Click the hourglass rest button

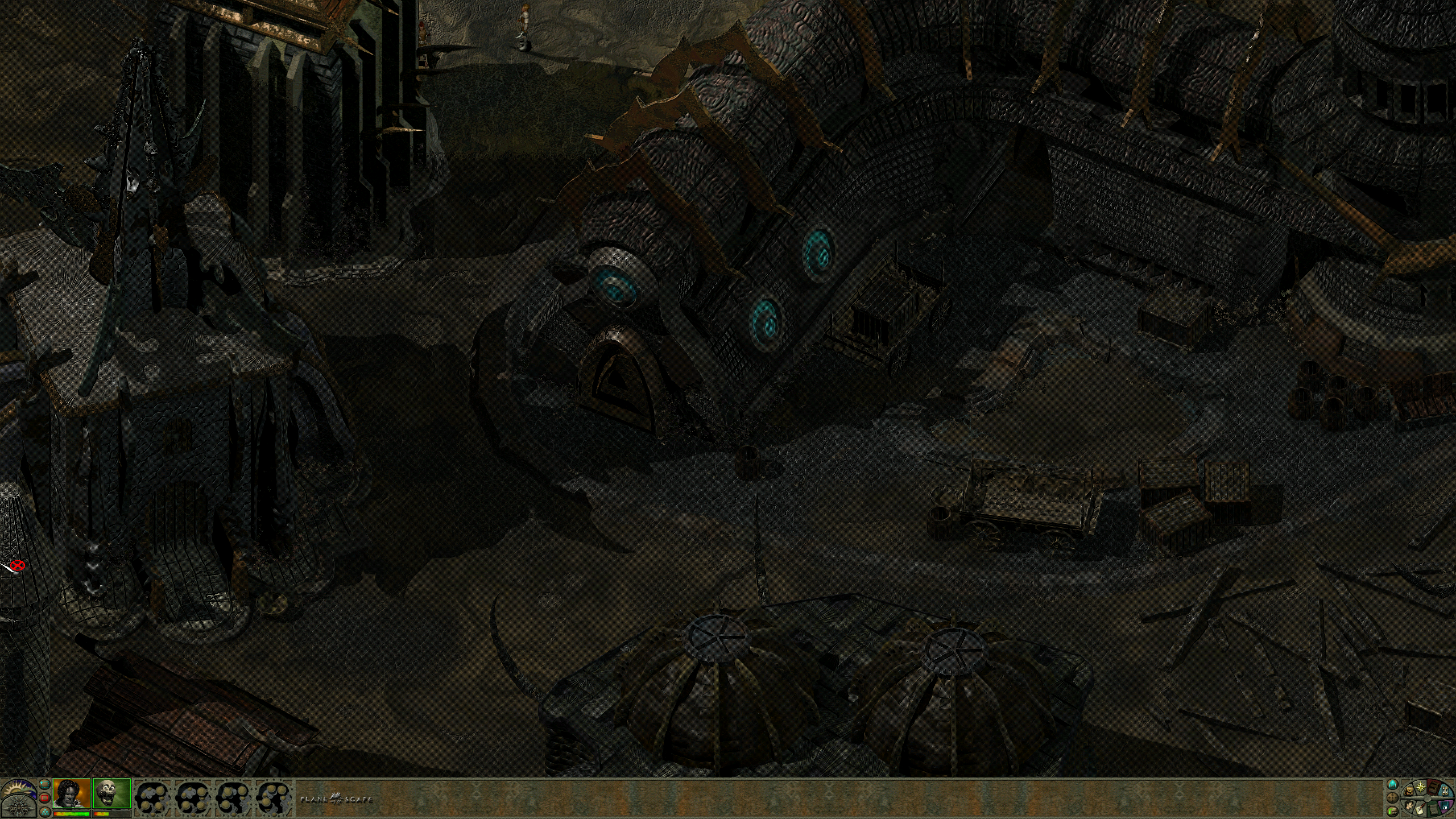[1445, 790]
